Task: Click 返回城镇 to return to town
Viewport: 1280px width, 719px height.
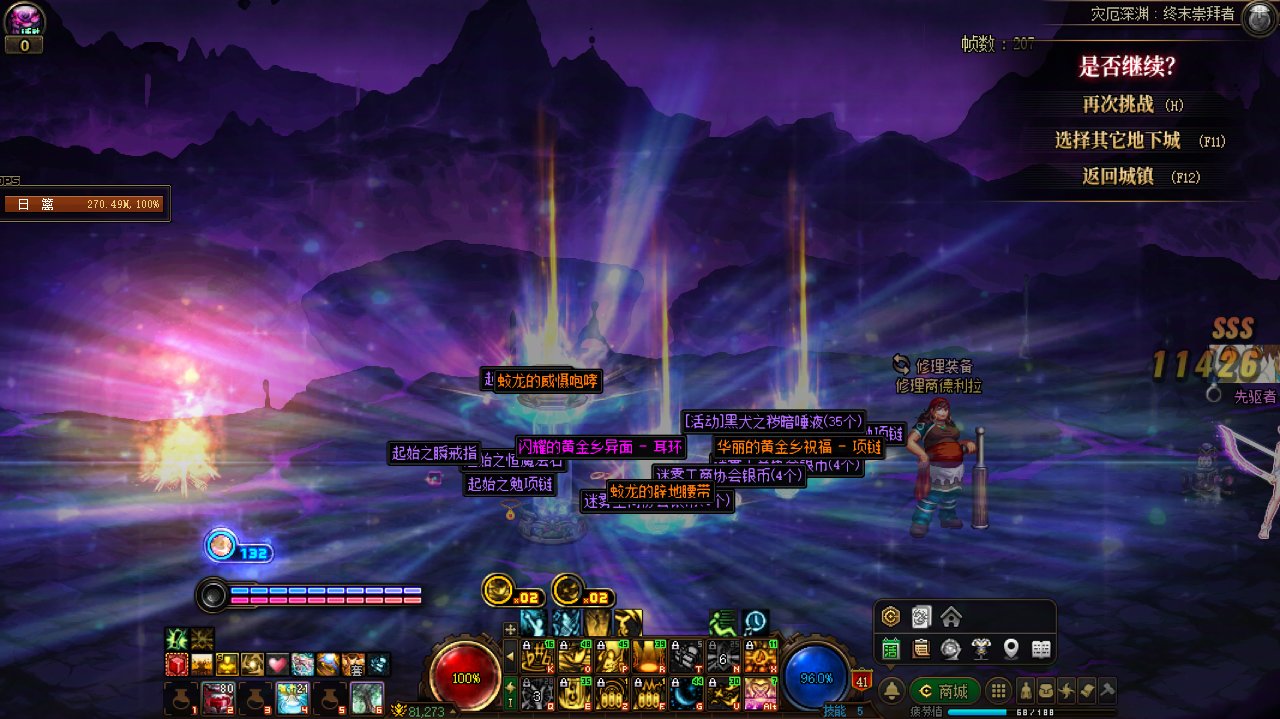Action: point(1118,176)
